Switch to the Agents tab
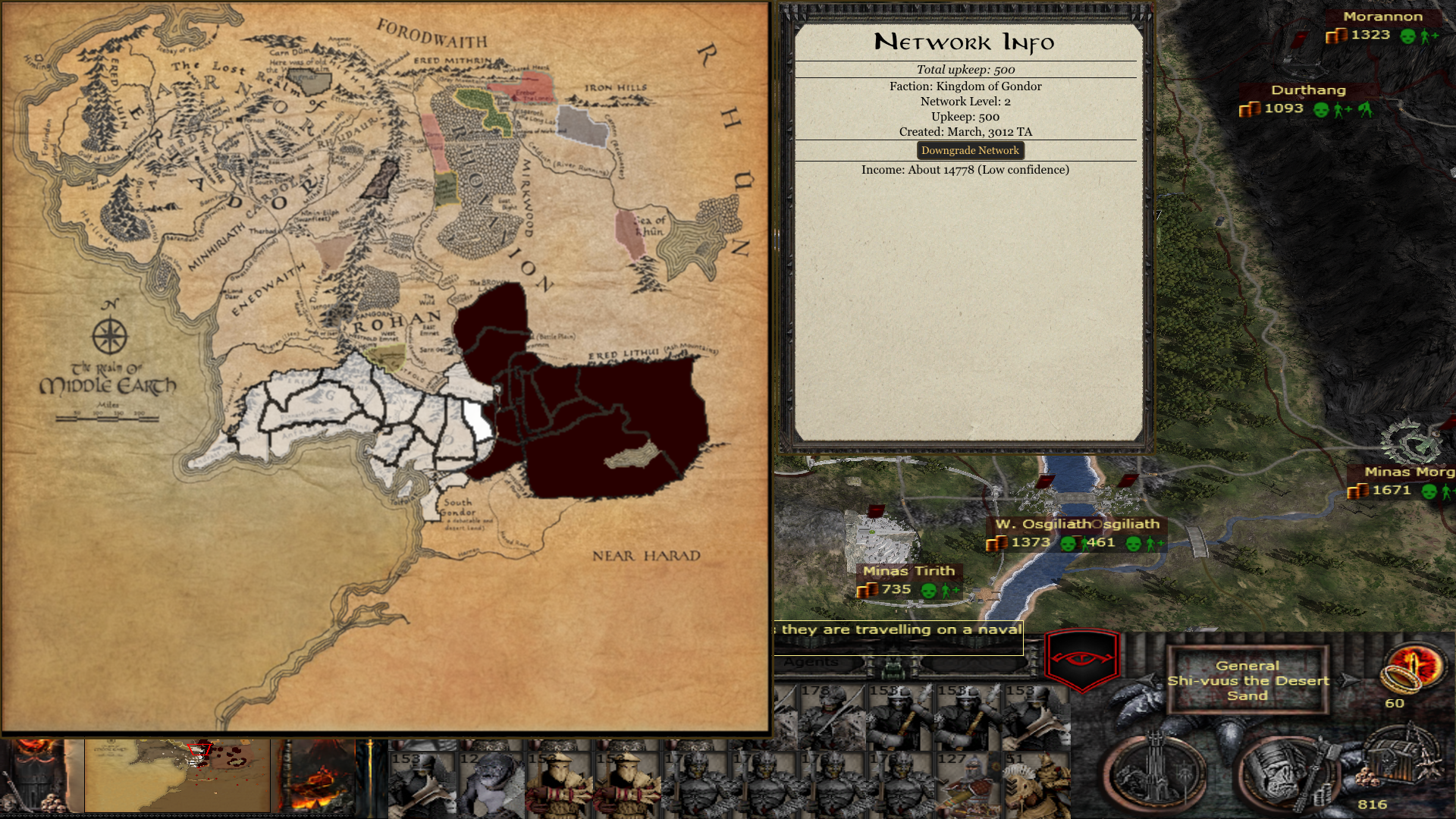Image resolution: width=1456 pixels, height=819 pixels. [811, 662]
